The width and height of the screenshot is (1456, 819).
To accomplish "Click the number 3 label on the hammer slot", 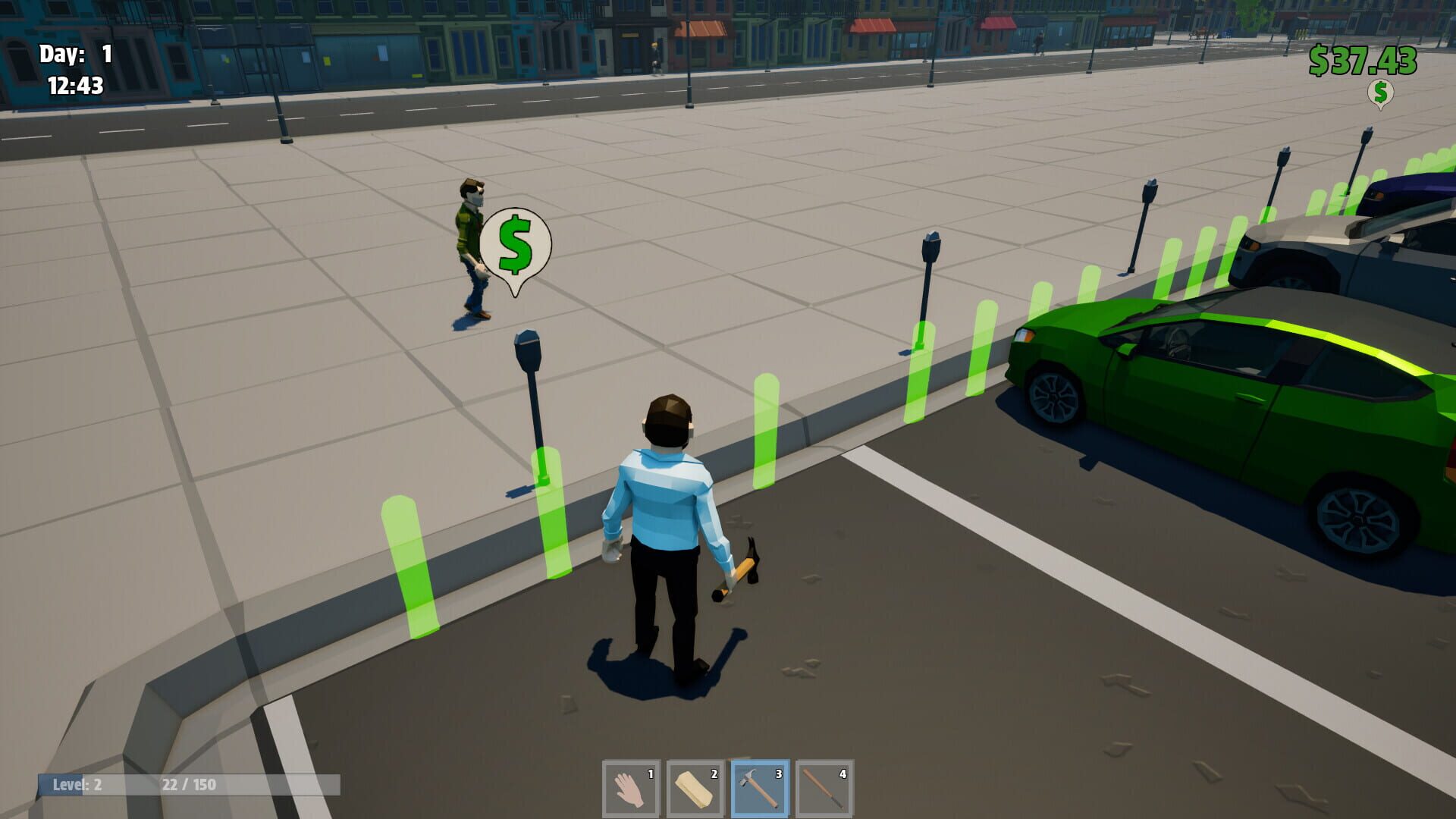I will (777, 775).
